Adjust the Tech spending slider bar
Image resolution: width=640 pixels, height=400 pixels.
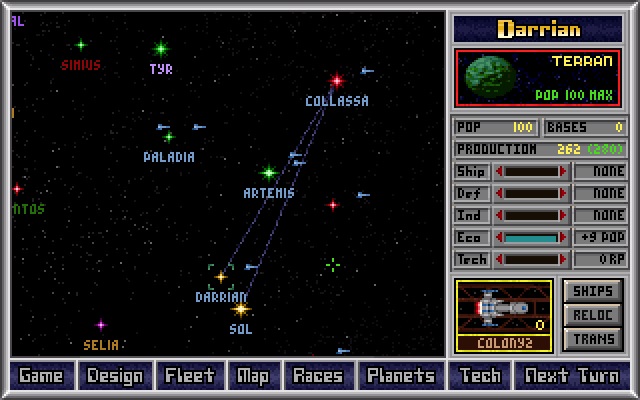point(532,260)
